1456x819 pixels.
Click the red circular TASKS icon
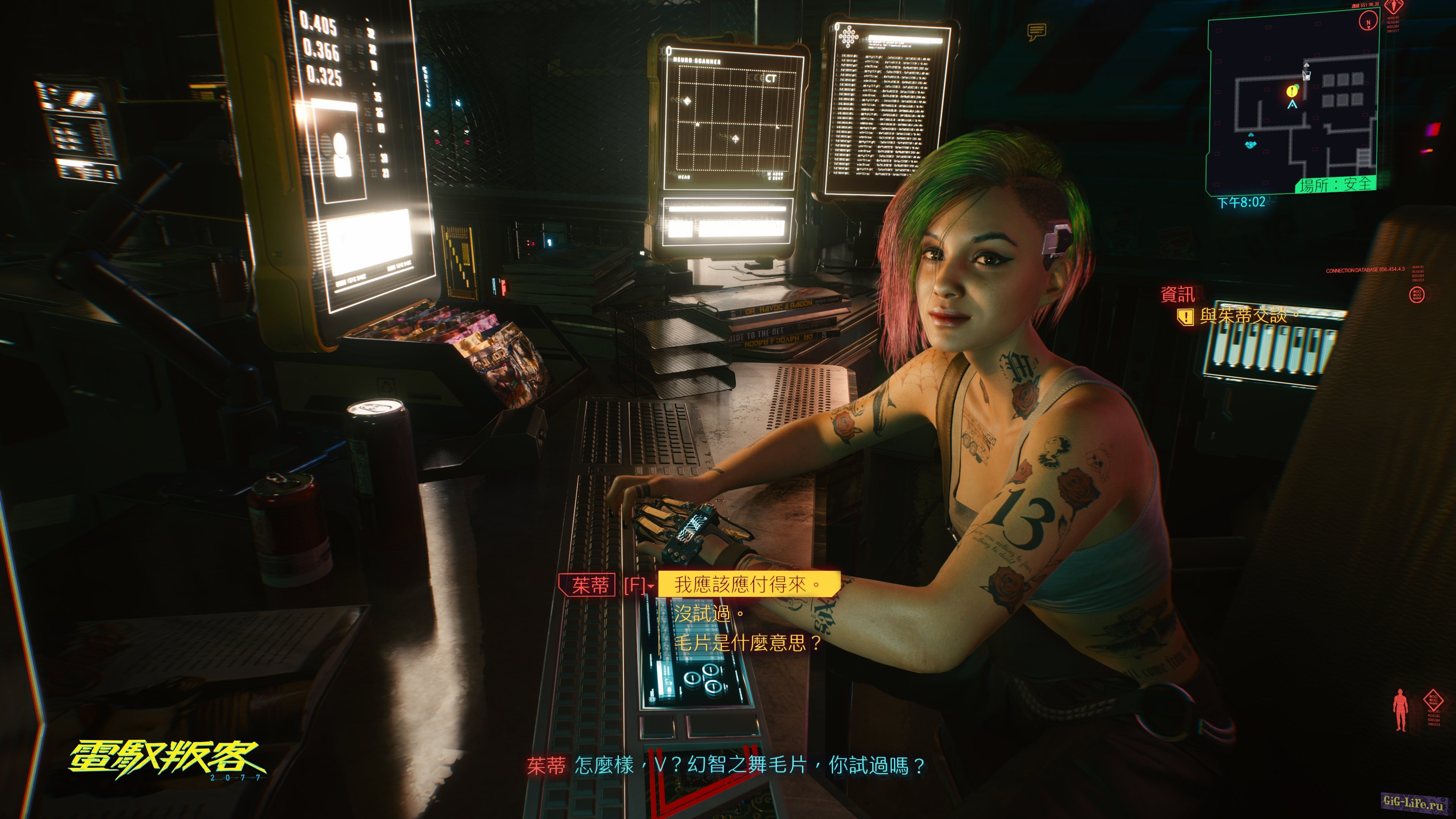(x=1417, y=295)
